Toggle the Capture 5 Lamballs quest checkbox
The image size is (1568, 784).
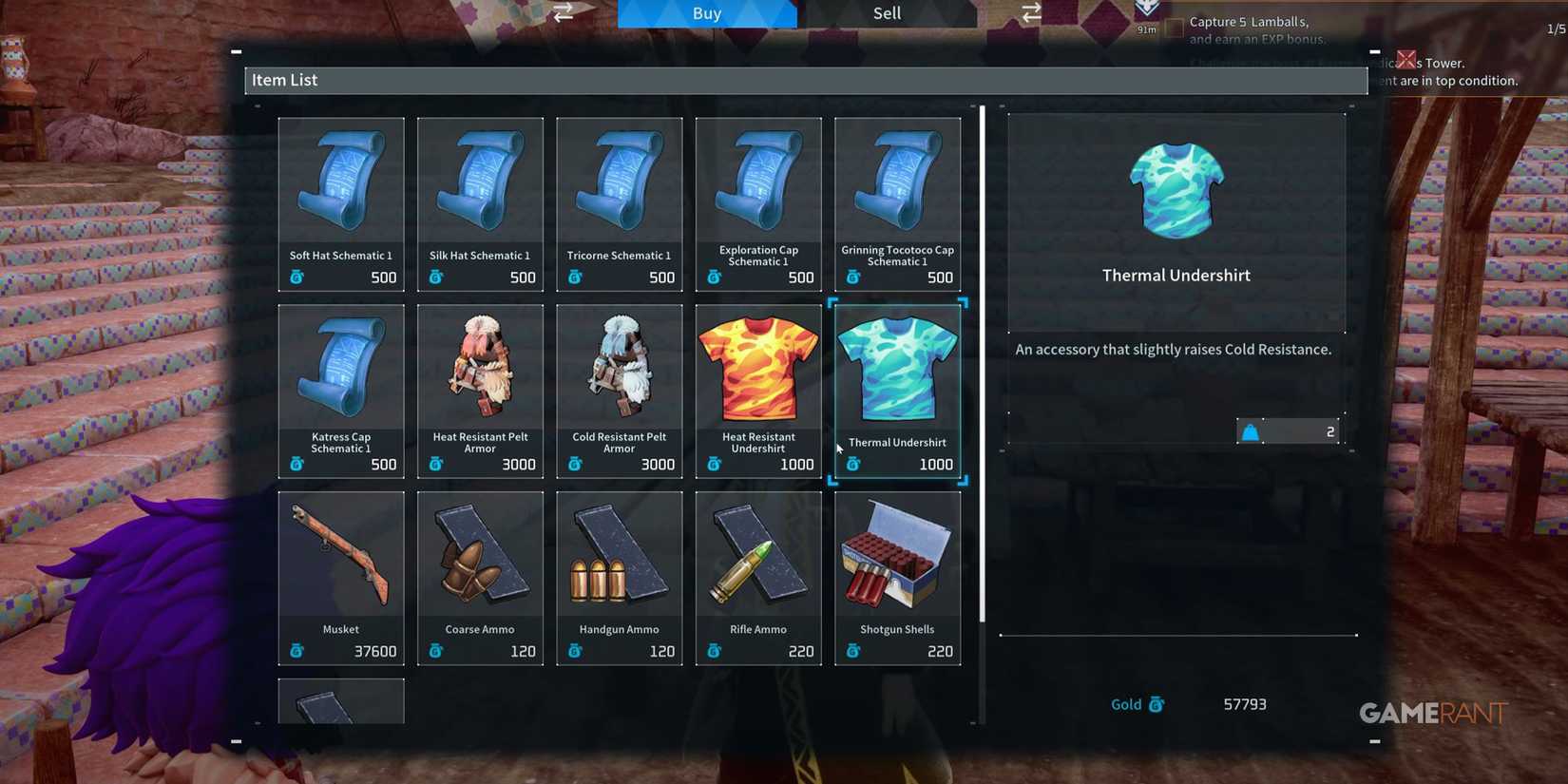point(1174,28)
